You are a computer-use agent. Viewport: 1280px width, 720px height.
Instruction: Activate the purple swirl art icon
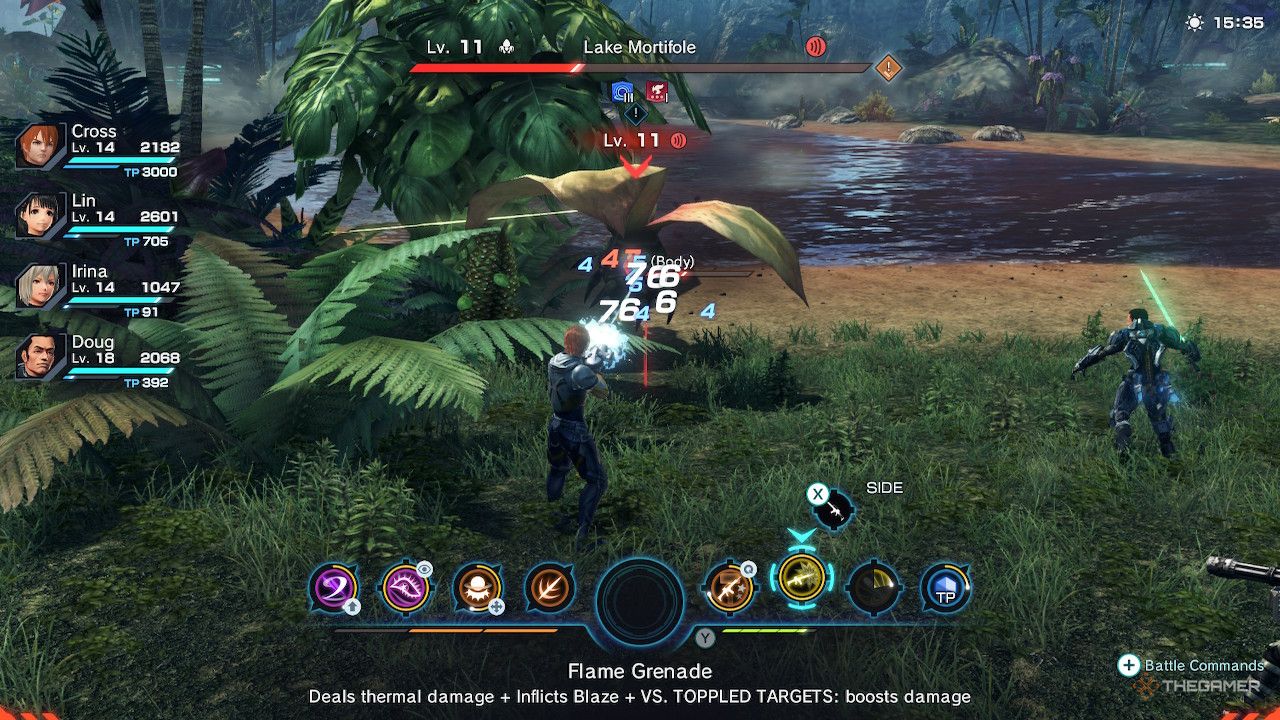(334, 588)
